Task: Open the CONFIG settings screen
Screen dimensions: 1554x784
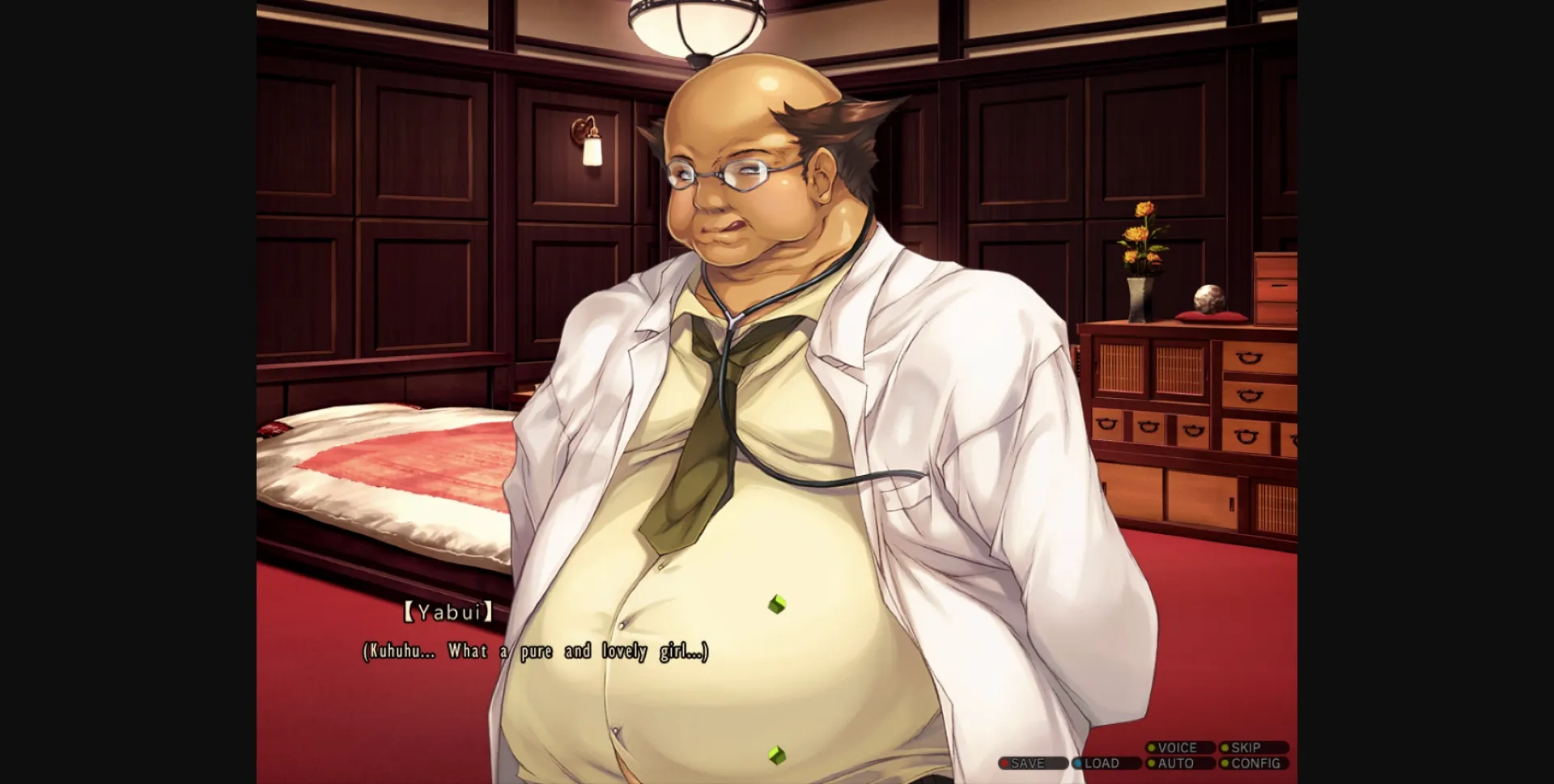Action: tap(1257, 763)
